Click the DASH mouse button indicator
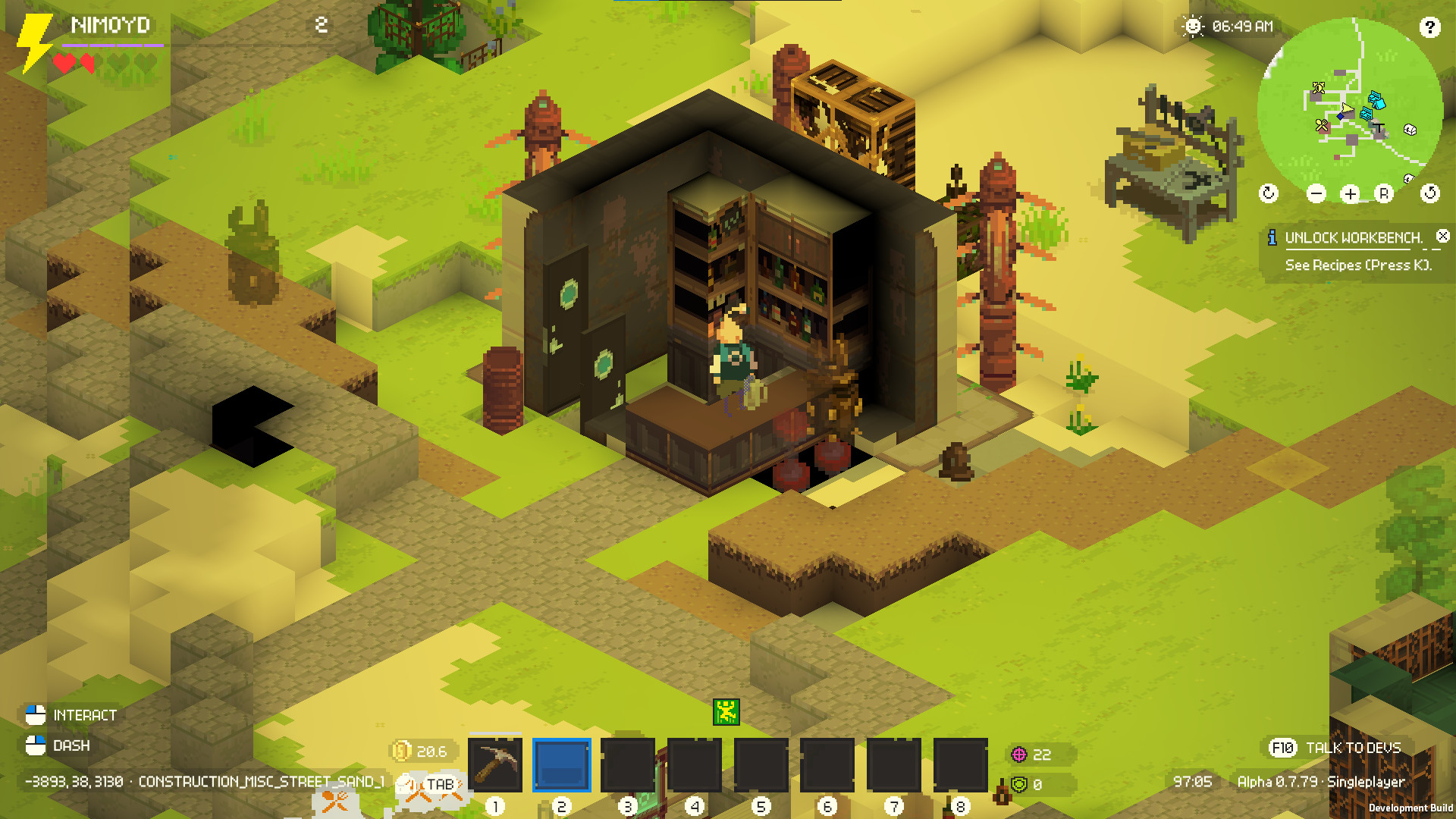1456x819 pixels. 34,745
